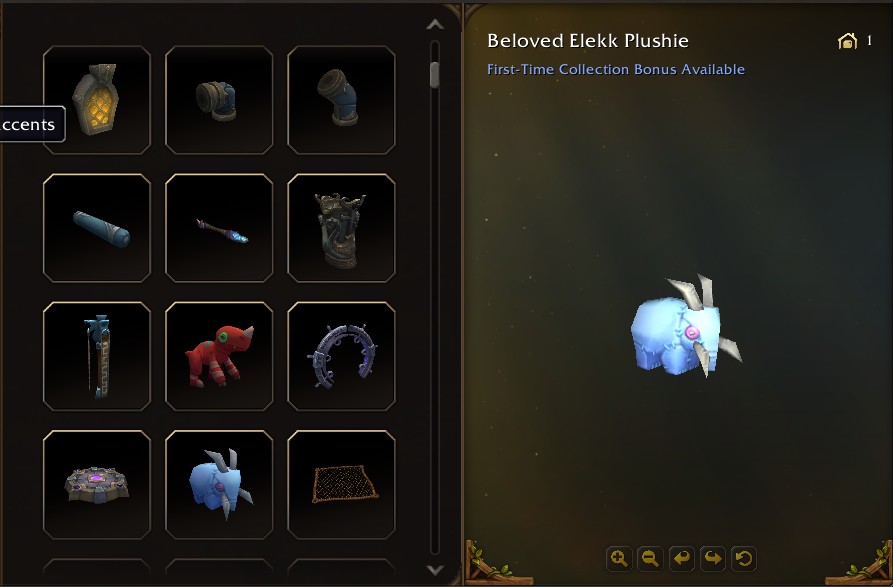893x587 pixels.
Task: Zoom in on the plushie preview
Action: pyautogui.click(x=619, y=558)
